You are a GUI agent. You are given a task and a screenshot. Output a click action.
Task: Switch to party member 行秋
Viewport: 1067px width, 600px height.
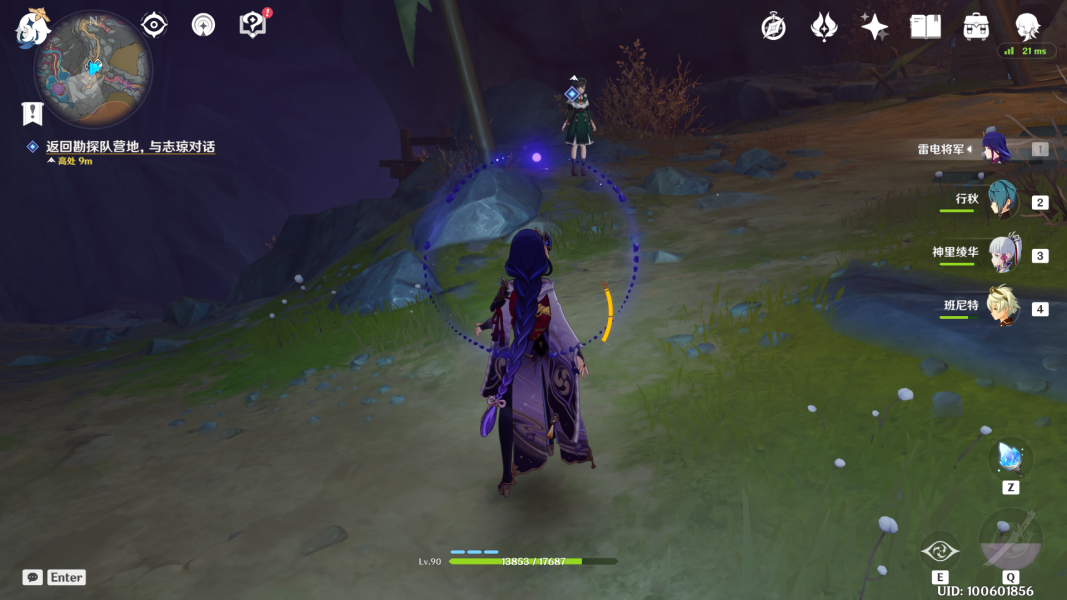coord(1000,200)
